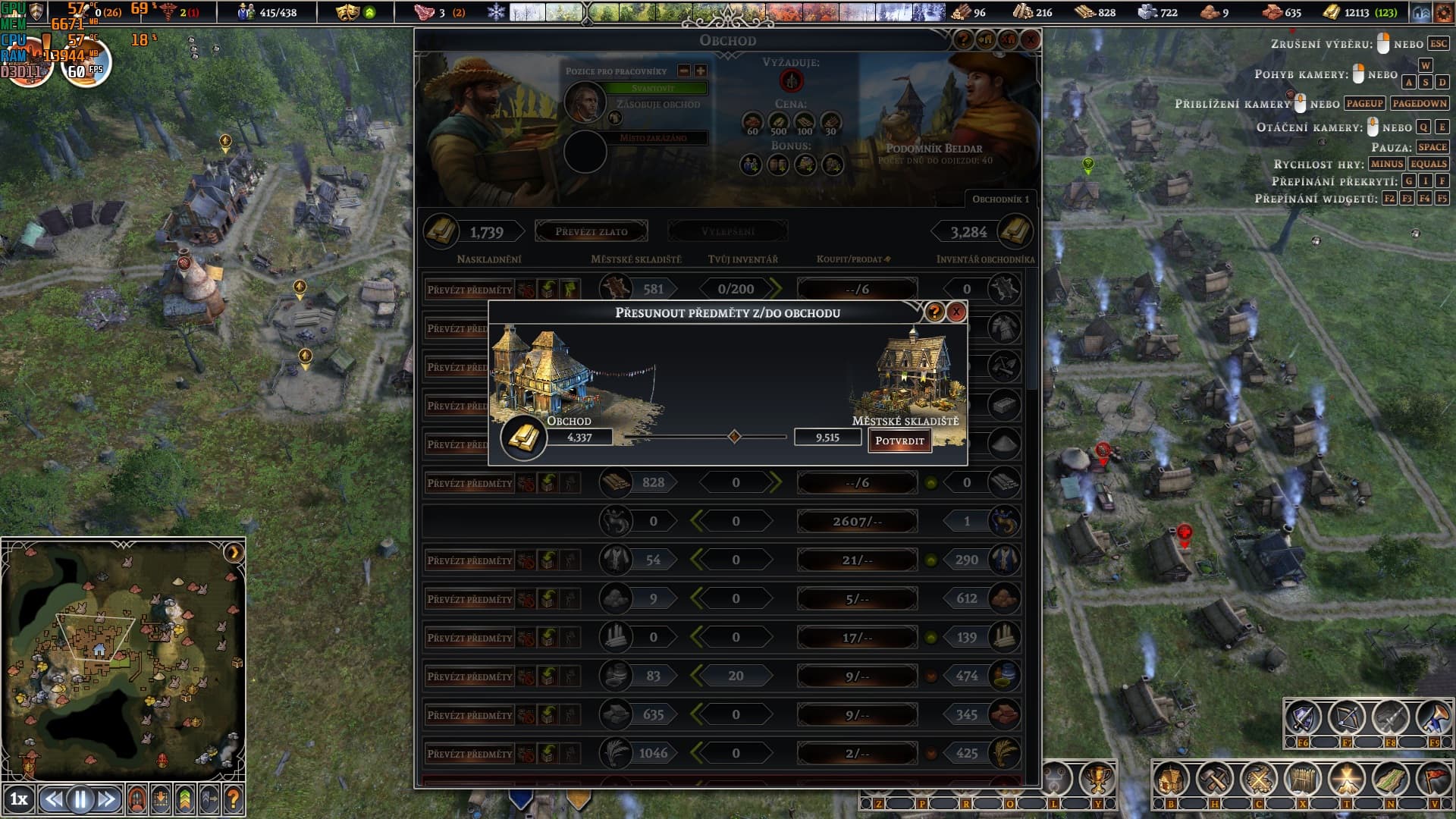Click the minimap
Image resolution: width=1456 pixels, height=819 pixels.
click(121, 660)
